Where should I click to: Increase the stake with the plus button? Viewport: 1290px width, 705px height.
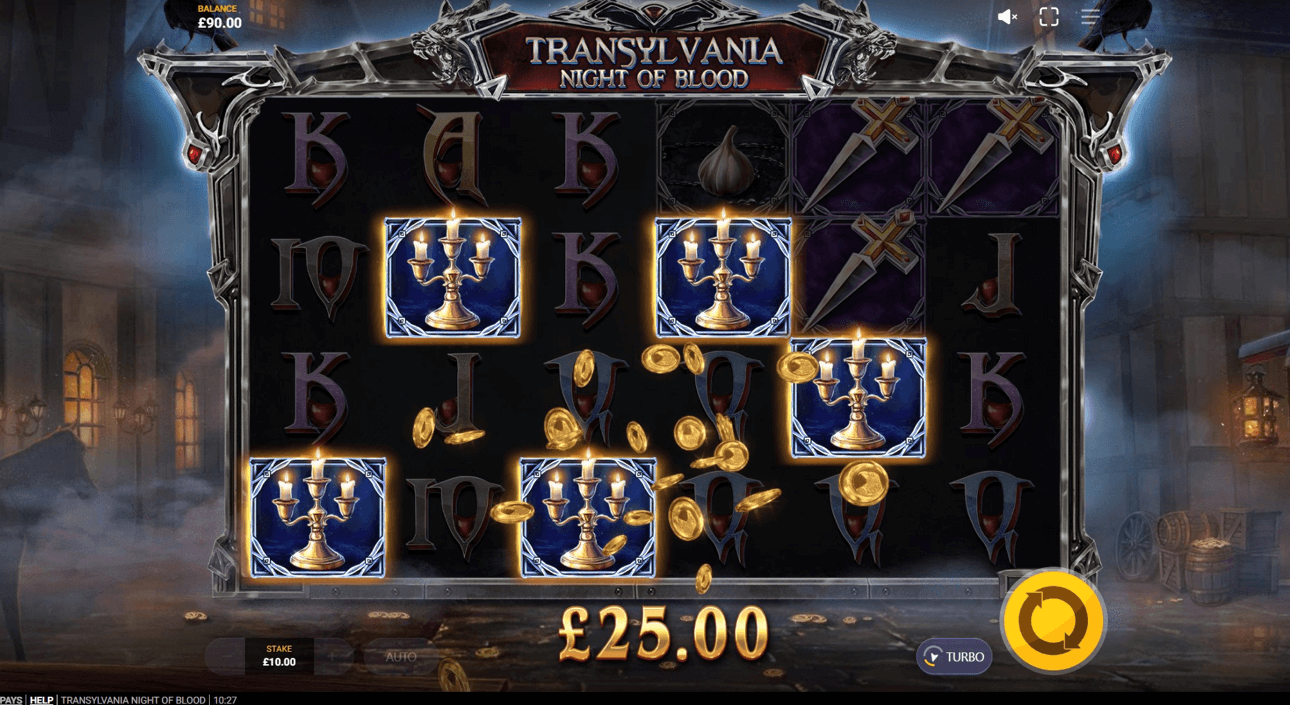334,657
